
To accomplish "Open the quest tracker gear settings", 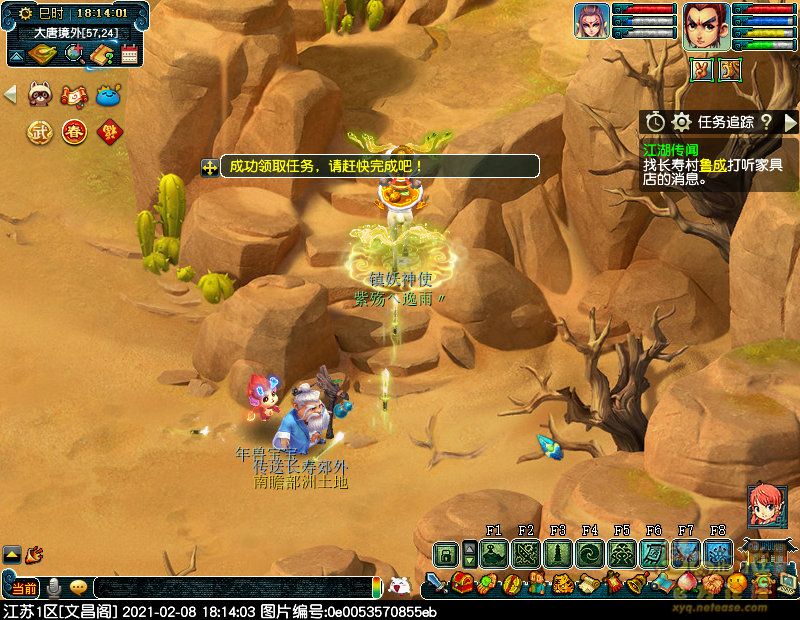I will coord(682,122).
